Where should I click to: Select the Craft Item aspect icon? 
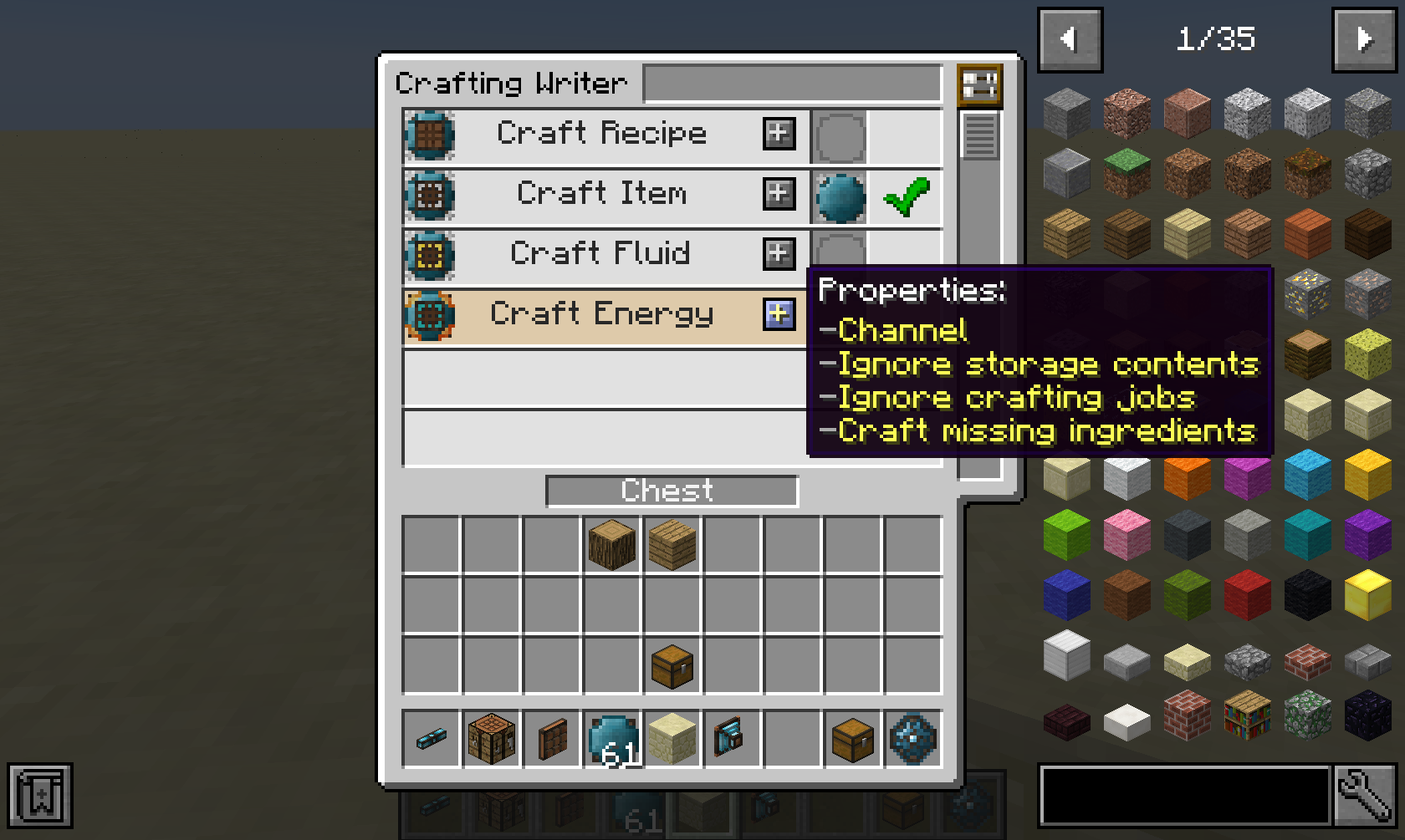429,195
